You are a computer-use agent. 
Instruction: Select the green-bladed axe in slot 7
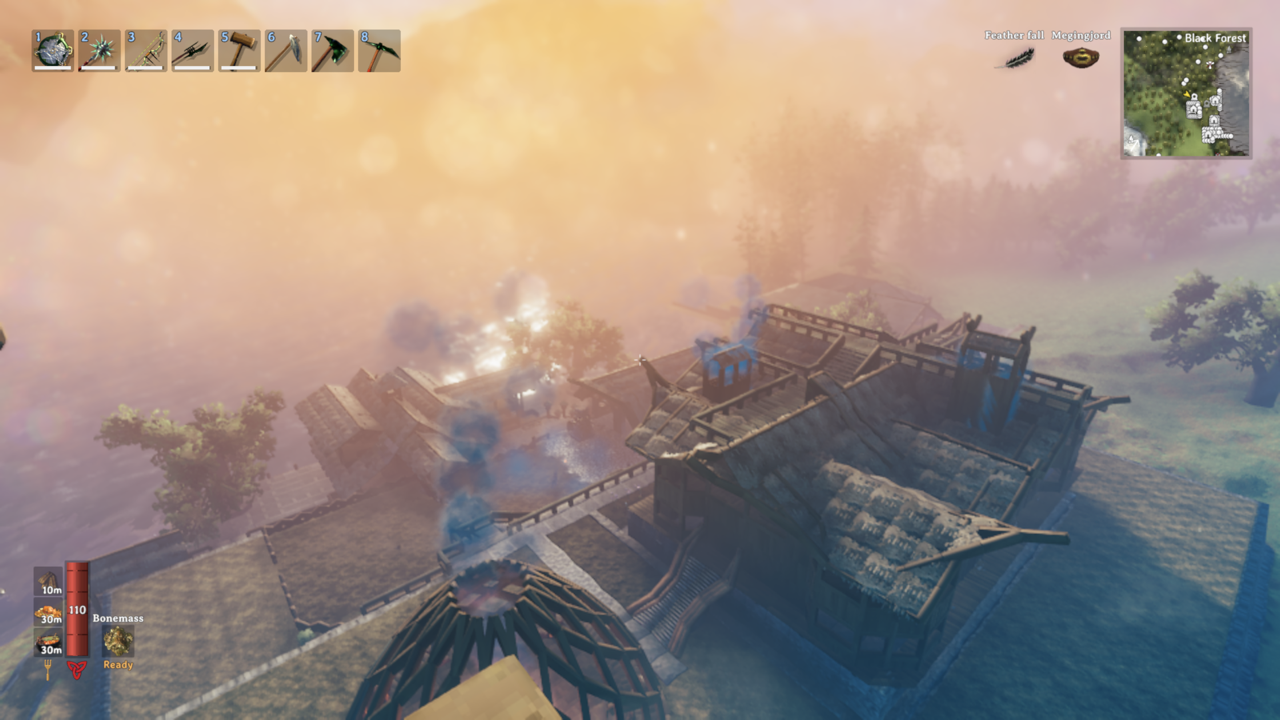click(x=332, y=50)
